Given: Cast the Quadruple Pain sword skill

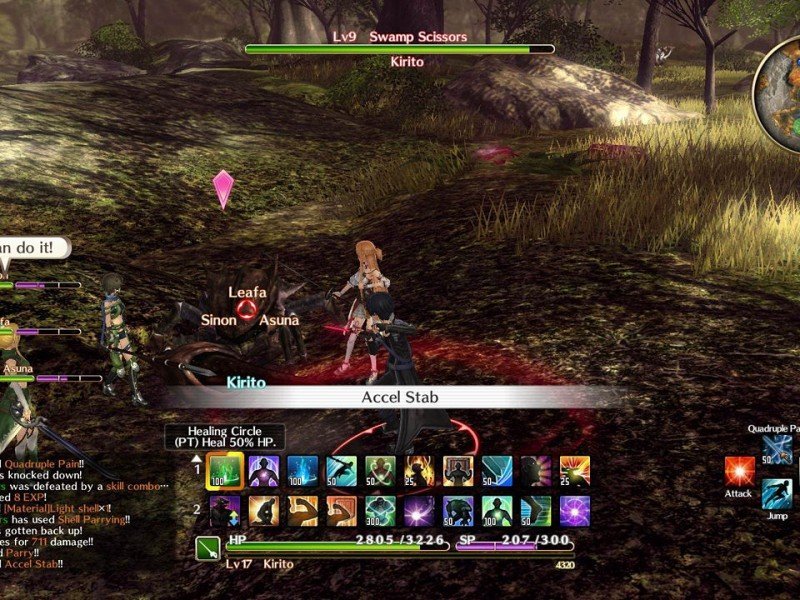Looking at the screenshot, I should 777,450.
